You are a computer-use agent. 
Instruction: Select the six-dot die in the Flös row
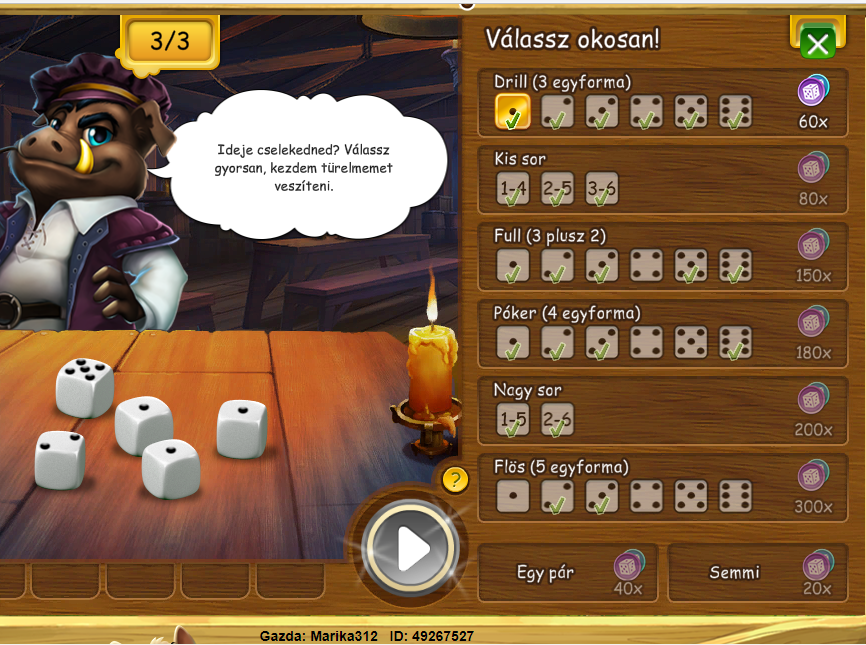coord(736,496)
